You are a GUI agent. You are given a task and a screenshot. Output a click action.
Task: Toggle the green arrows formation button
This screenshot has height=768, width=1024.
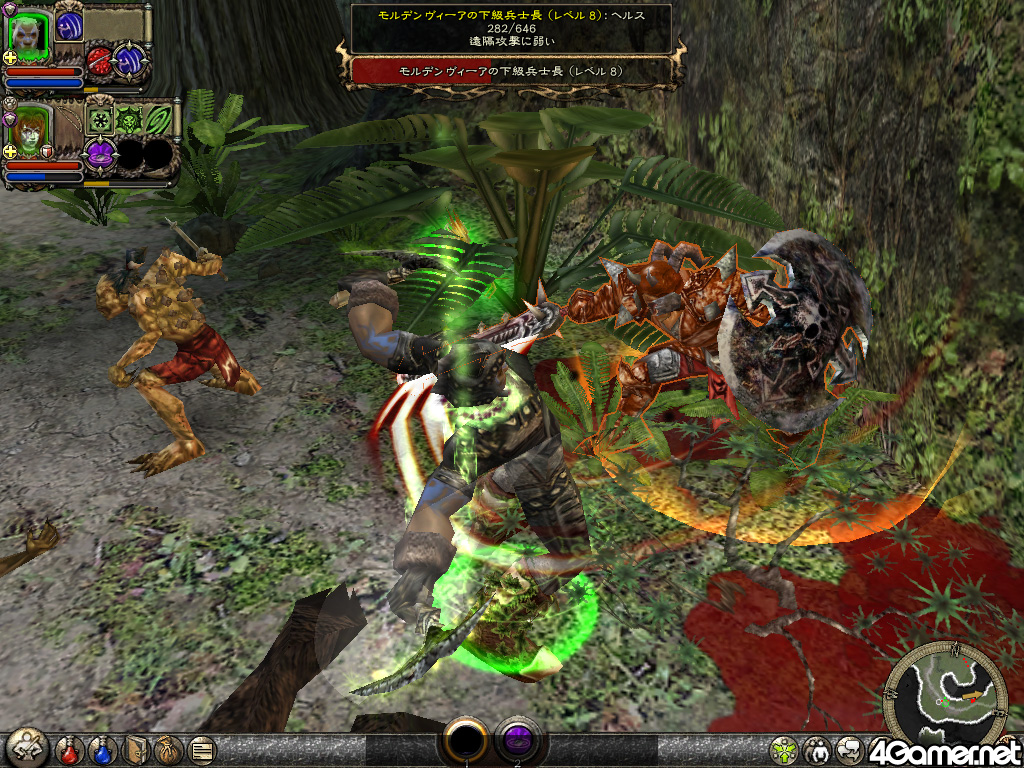pos(785,750)
